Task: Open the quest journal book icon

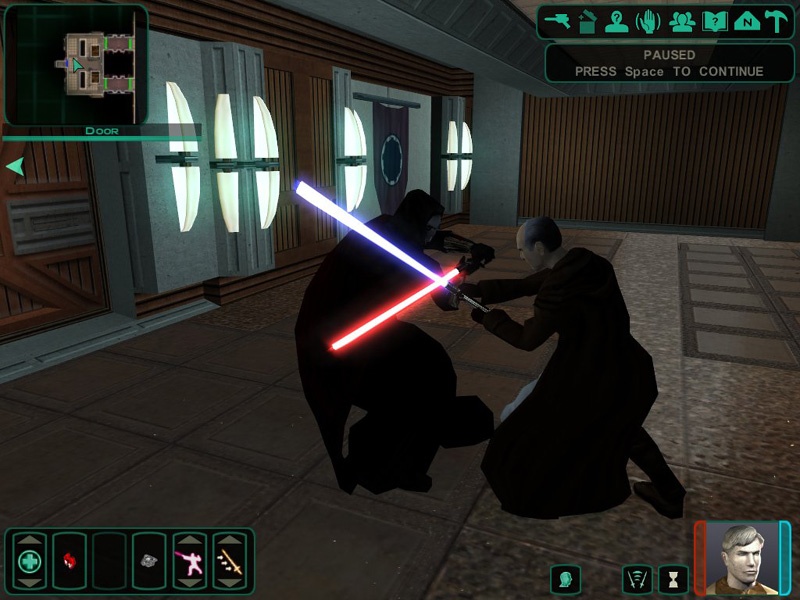Action: pos(714,20)
